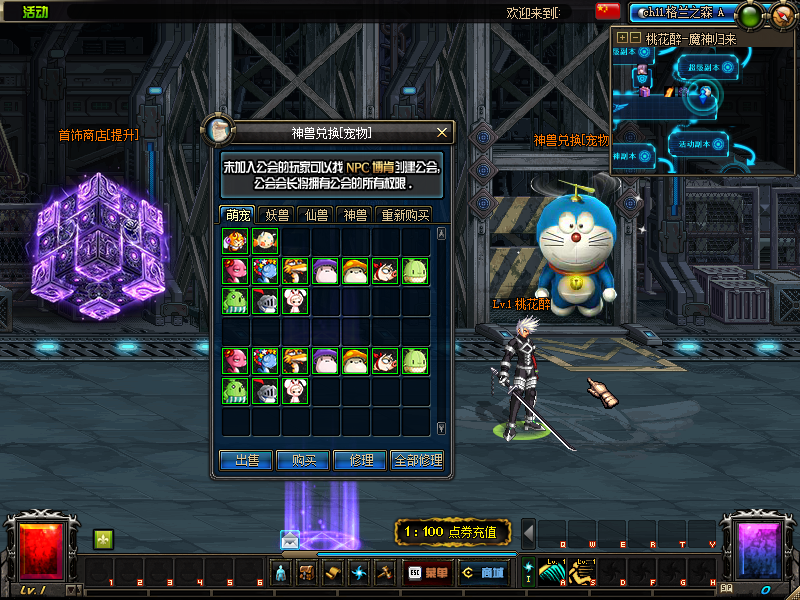Switch to the 妖兽 tab
Image resolution: width=800 pixels, height=600 pixels.
point(274,214)
